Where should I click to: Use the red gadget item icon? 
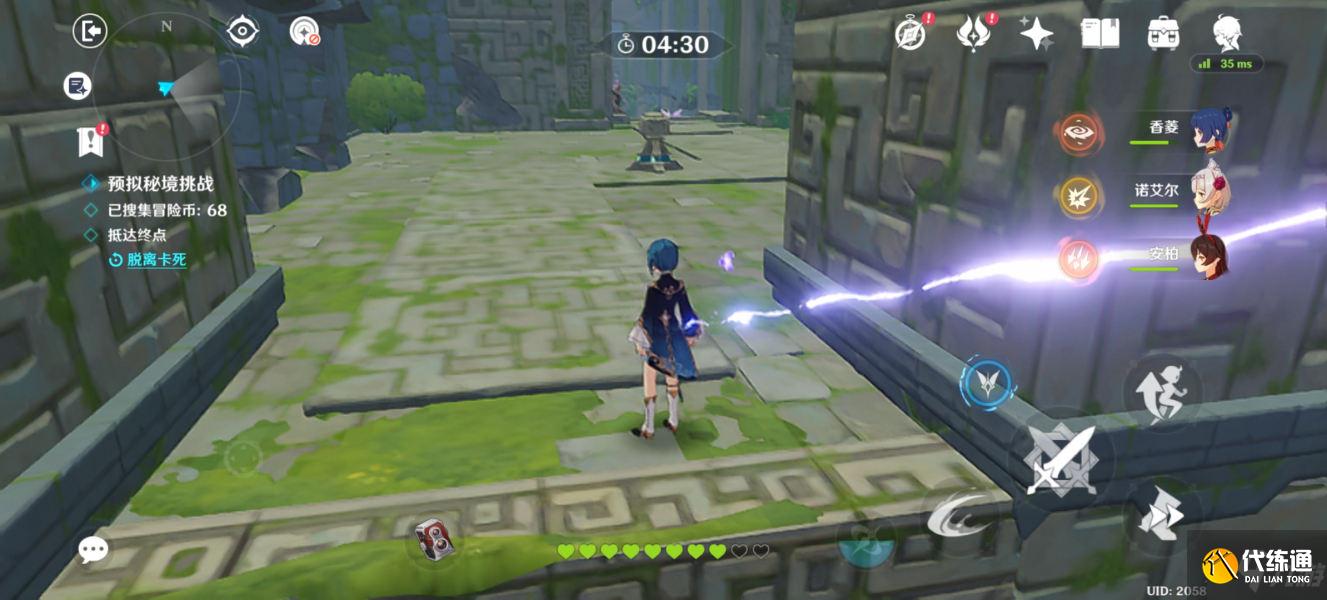(434, 539)
